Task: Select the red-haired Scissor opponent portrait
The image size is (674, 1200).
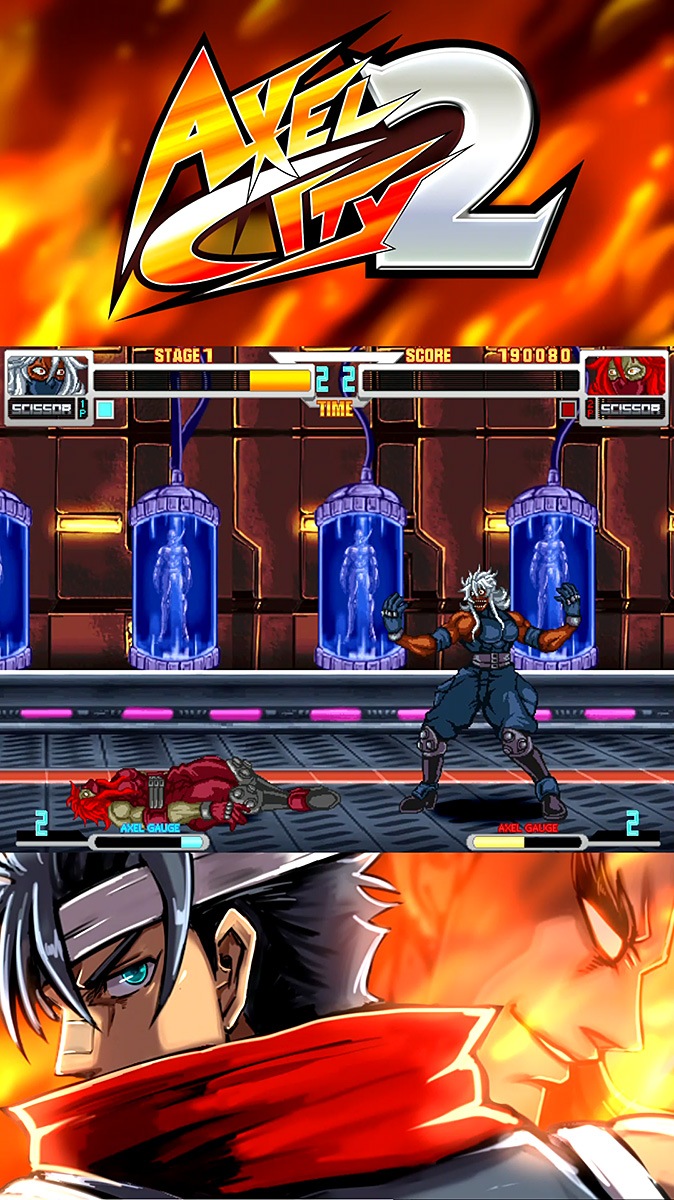Action: [625, 375]
